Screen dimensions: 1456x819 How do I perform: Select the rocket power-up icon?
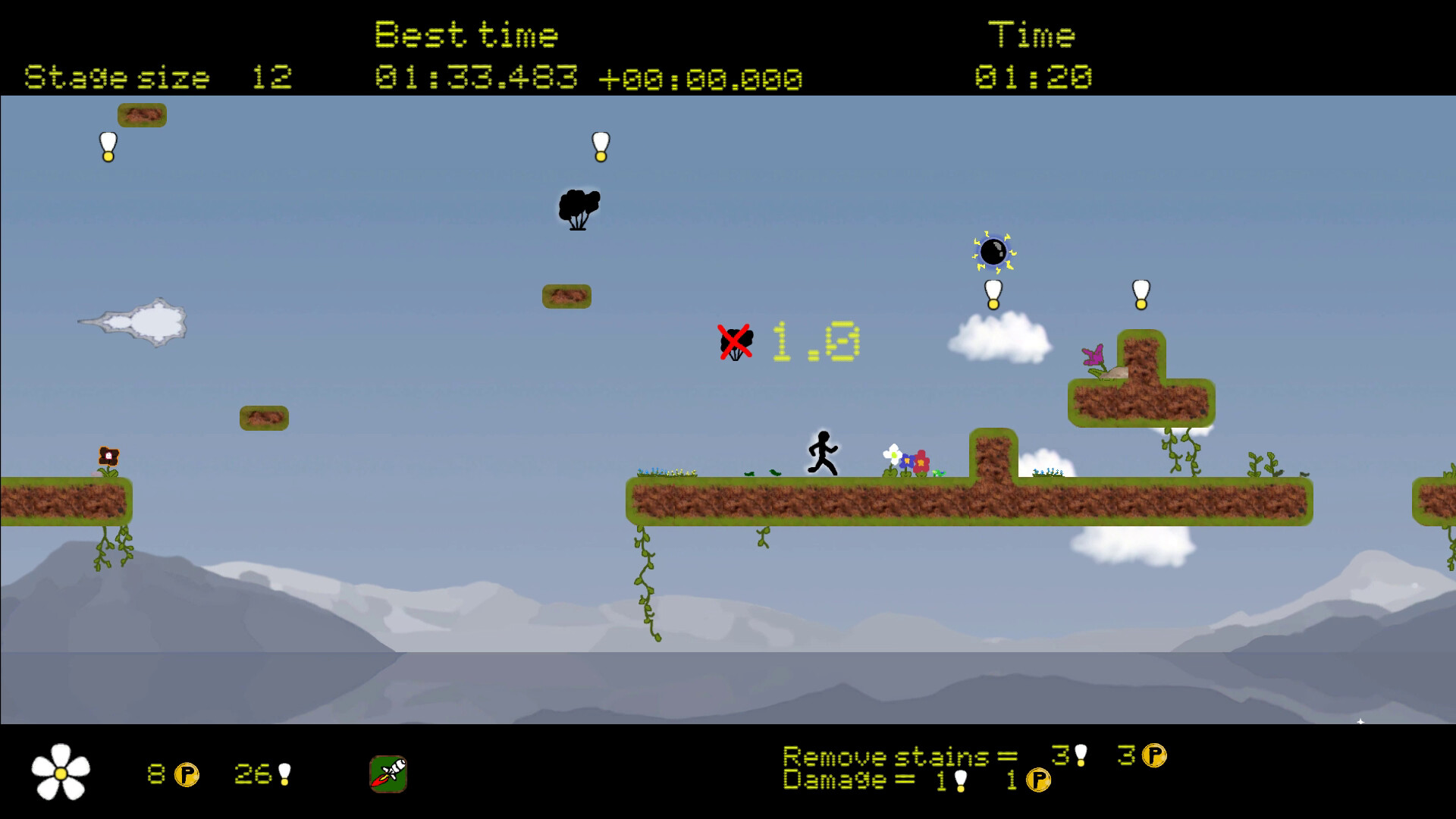click(x=388, y=772)
